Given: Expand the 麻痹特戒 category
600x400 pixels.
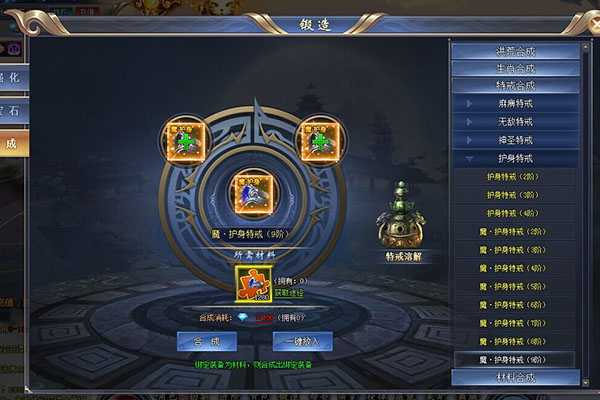Looking at the screenshot, I should (515, 104).
